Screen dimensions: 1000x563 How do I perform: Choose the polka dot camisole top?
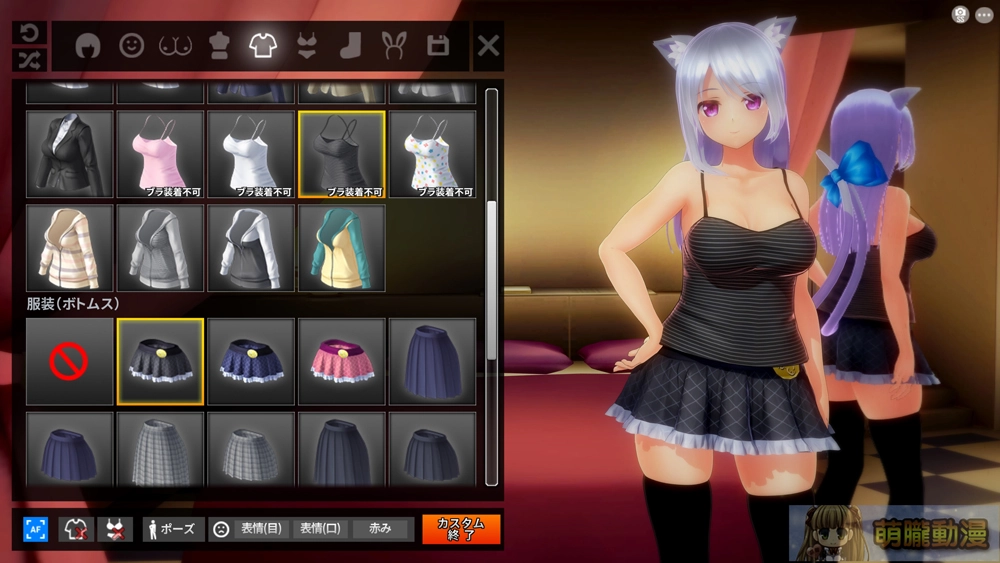pyautogui.click(x=432, y=154)
